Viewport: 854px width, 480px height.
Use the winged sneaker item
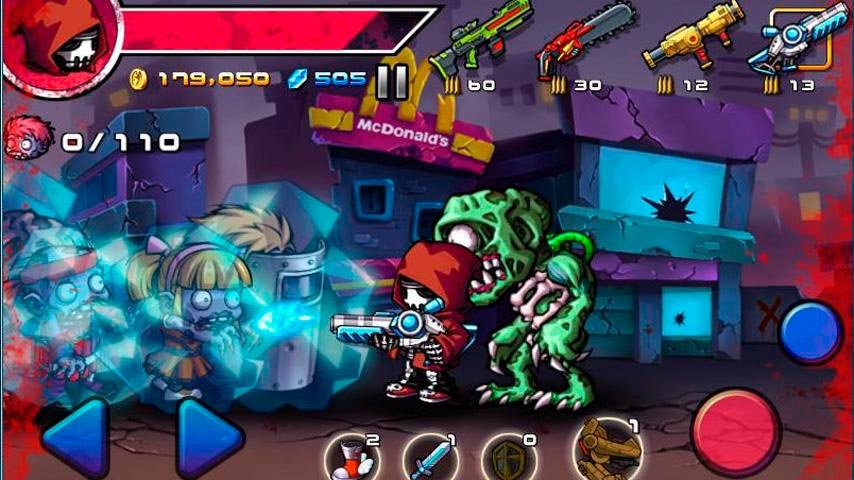coord(352,458)
